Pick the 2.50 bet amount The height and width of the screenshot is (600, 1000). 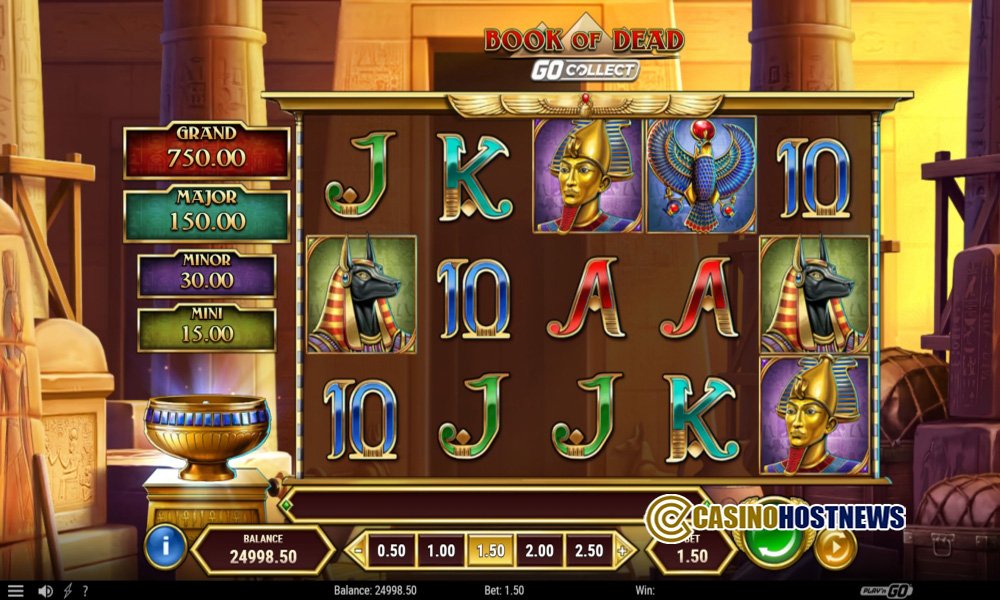point(588,550)
